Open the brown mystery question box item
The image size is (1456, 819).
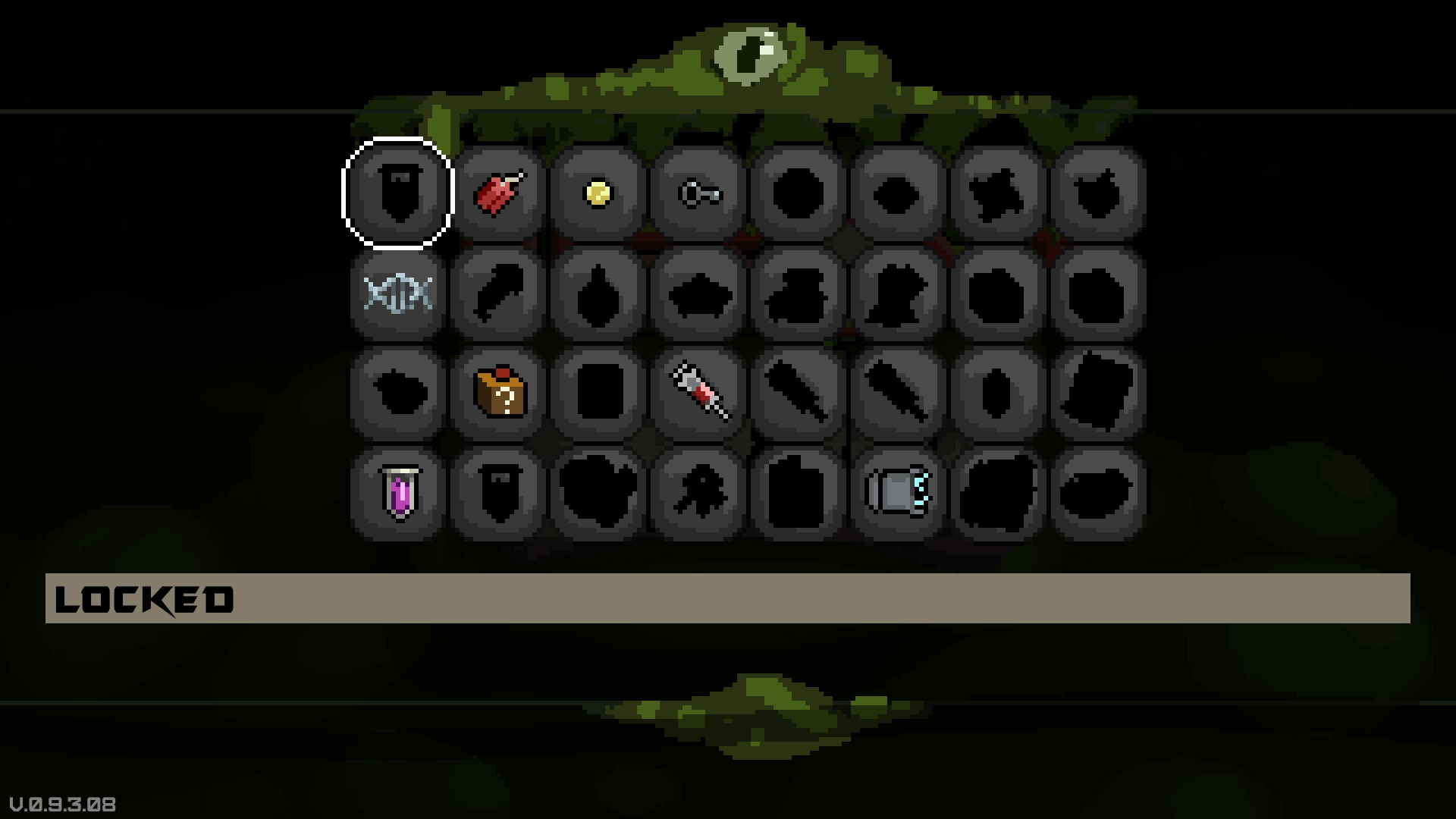[498, 392]
